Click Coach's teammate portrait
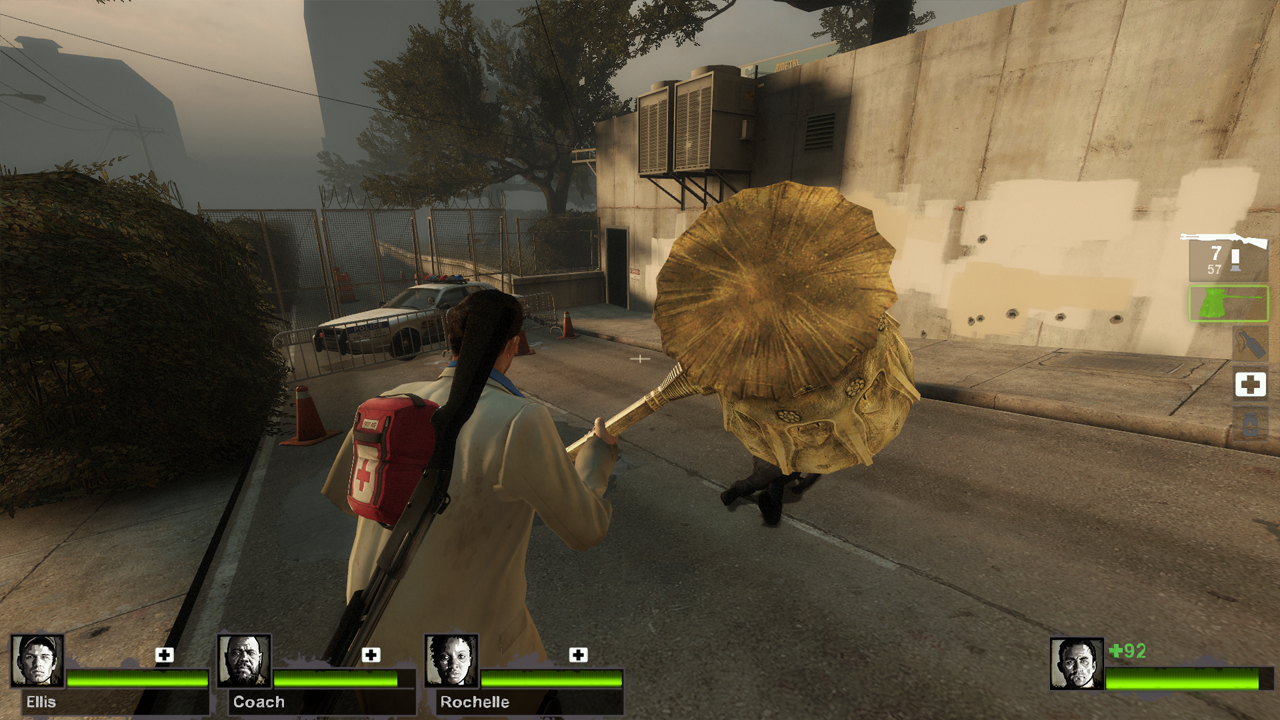This screenshot has width=1280, height=720. pos(244,661)
